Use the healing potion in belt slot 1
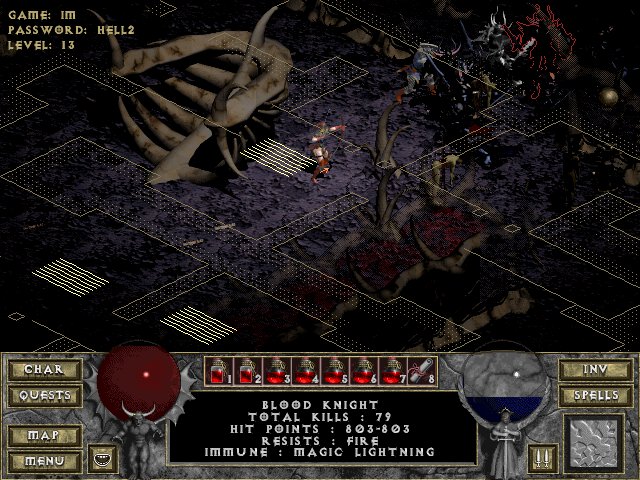Viewport: 640px width, 480px height. [219, 372]
